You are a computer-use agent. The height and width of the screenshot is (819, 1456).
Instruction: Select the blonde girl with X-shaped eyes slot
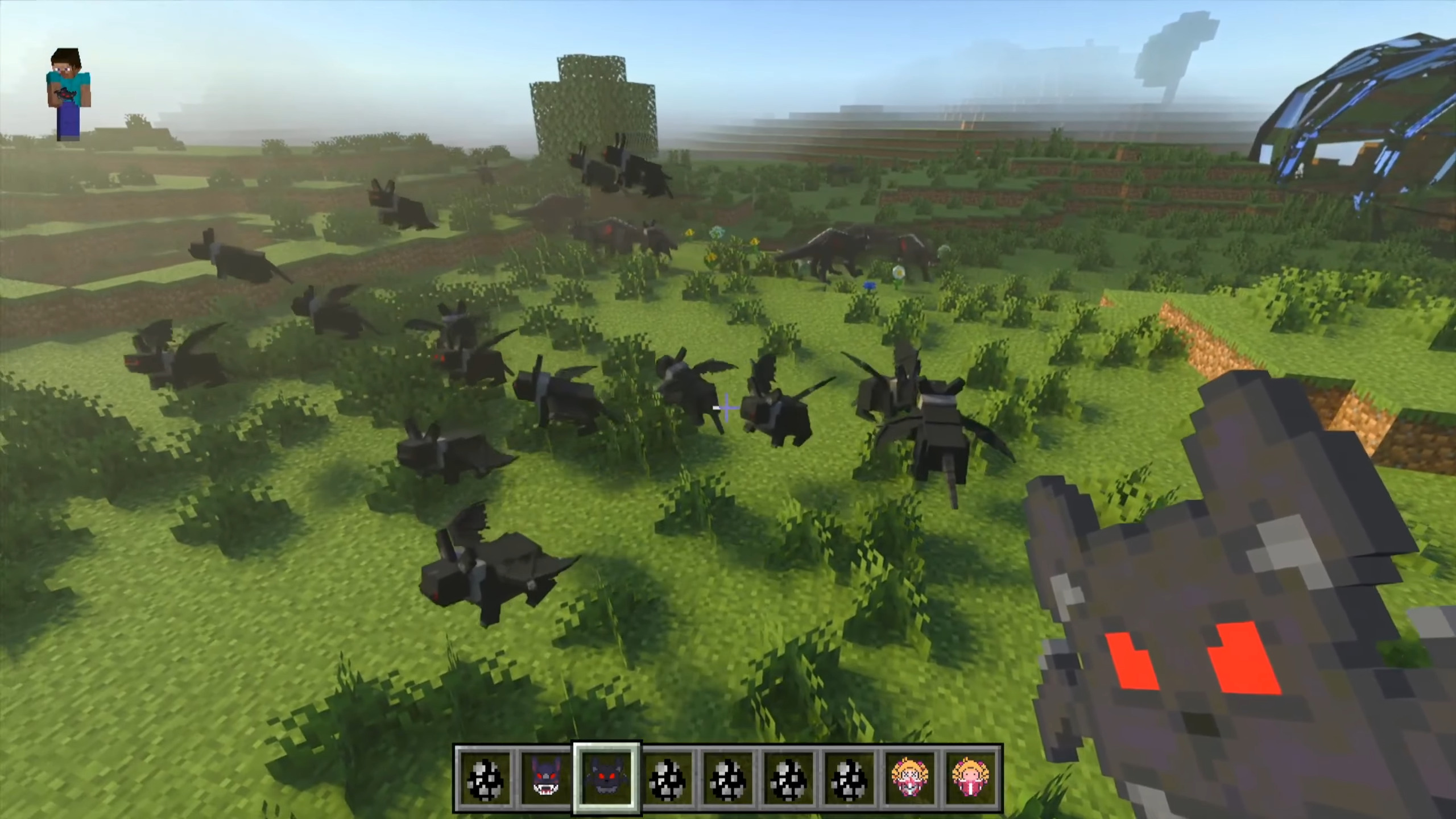pyautogui.click(x=911, y=777)
